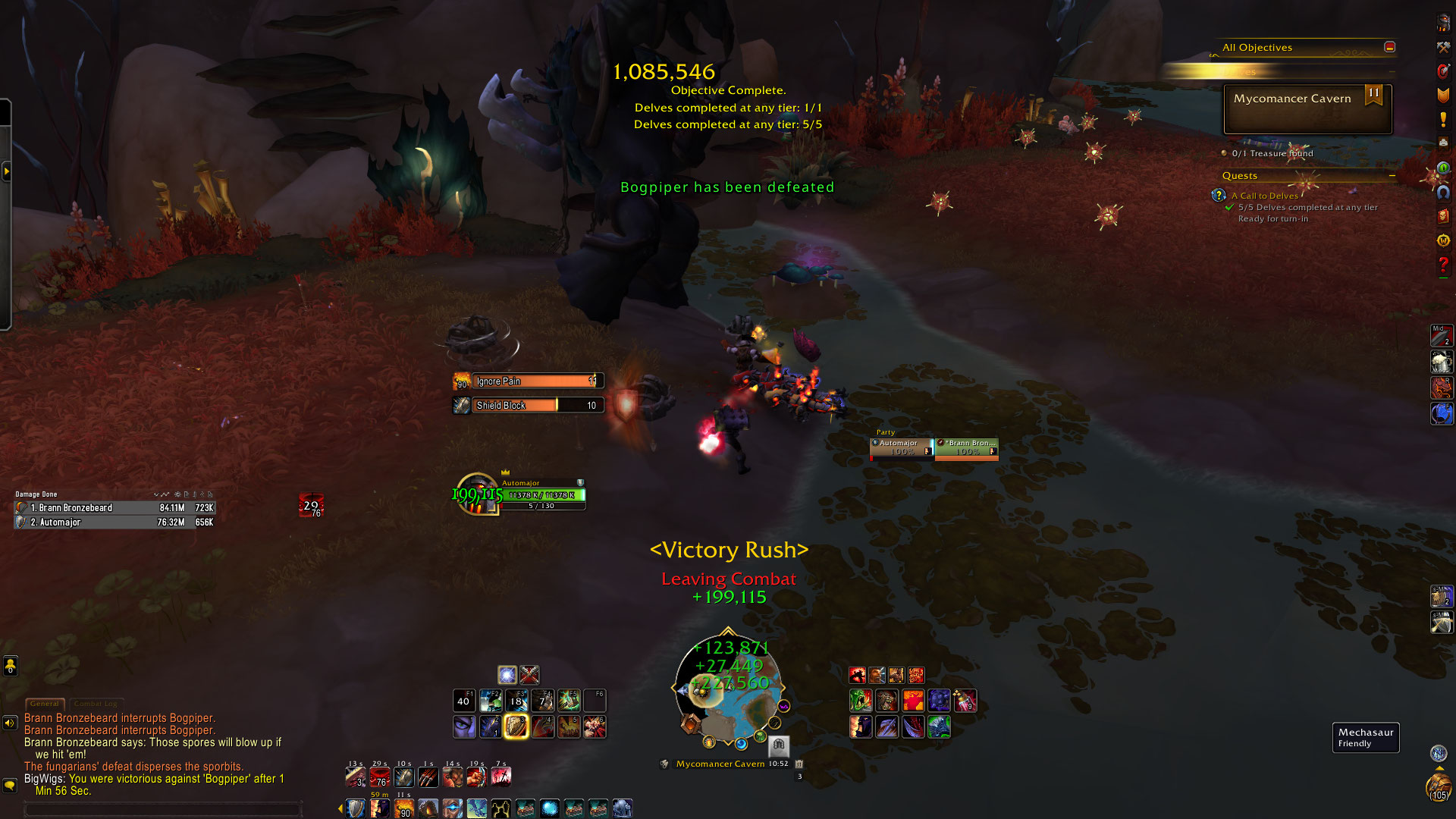Collapse the Quests section header
Screen dimensions: 1456x819
1392,175
